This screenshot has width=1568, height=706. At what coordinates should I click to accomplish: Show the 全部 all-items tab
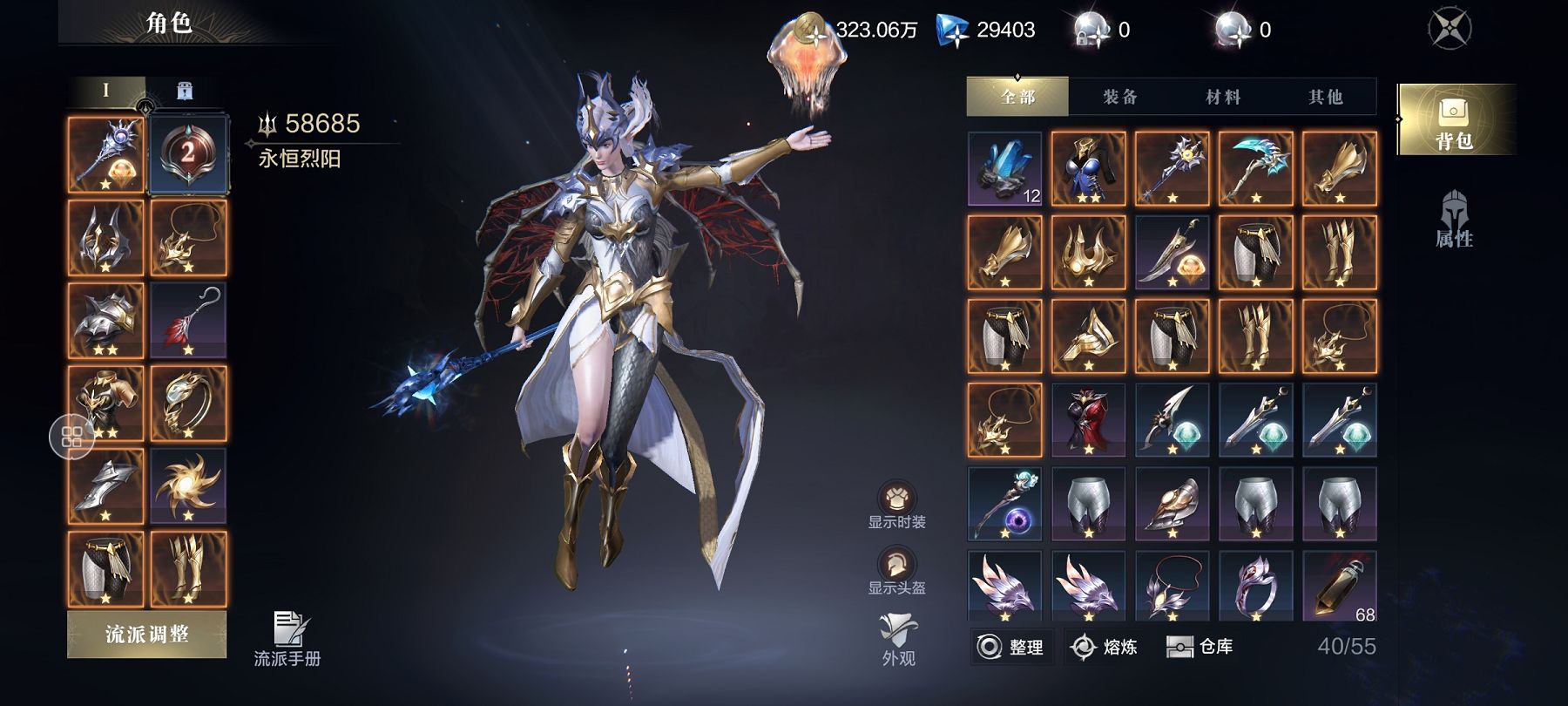(x=1017, y=97)
